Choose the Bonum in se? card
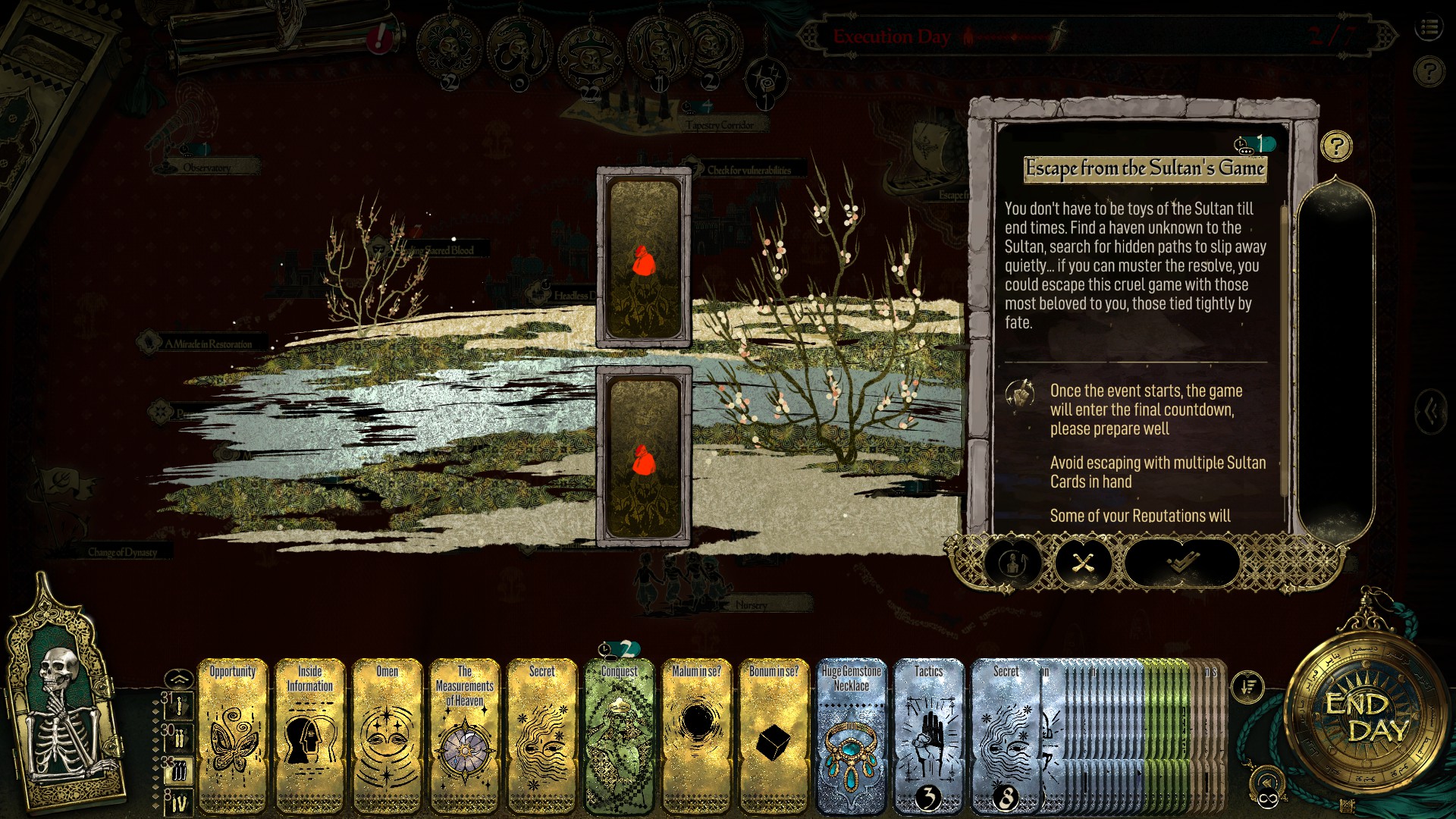This screenshot has height=819, width=1456. pos(774,734)
